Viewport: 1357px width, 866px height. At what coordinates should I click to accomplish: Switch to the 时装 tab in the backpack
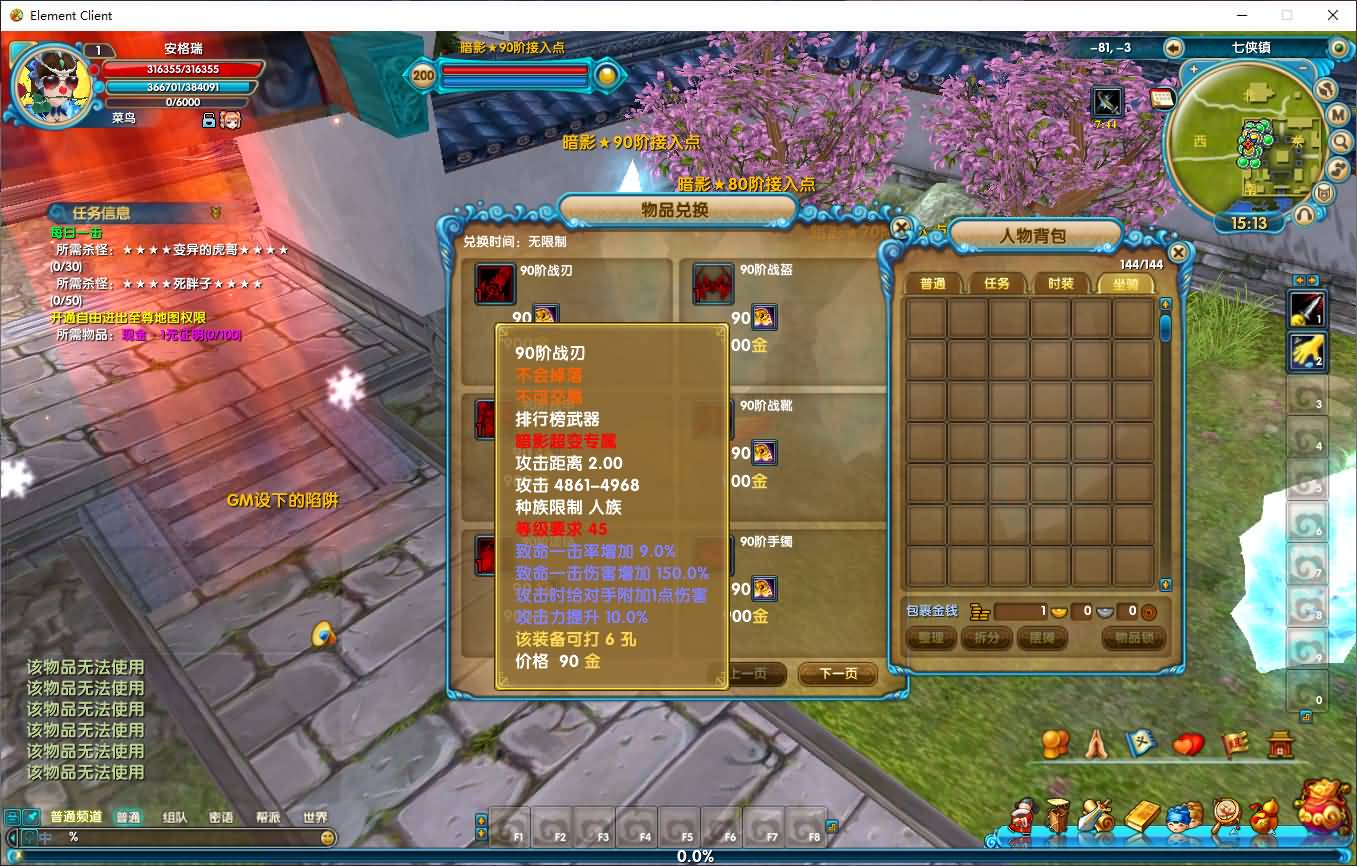coord(1062,283)
